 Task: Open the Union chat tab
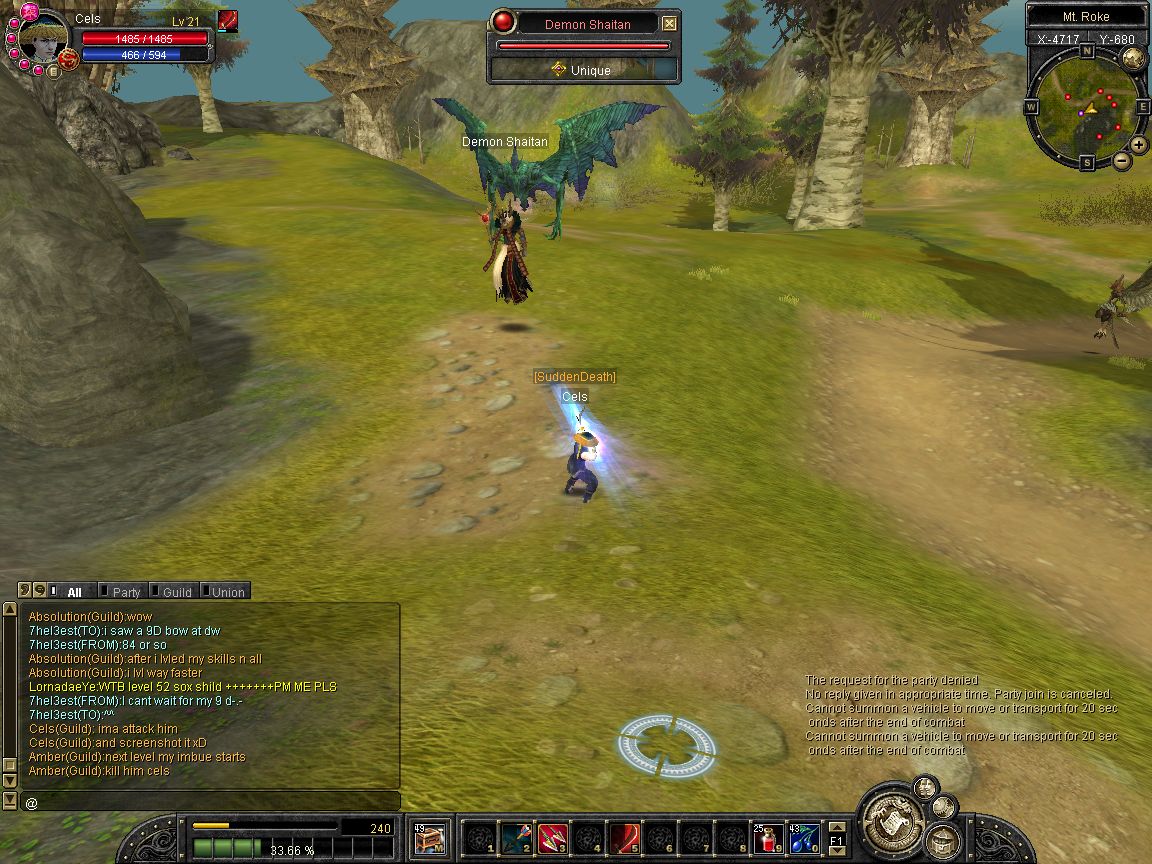pos(227,592)
